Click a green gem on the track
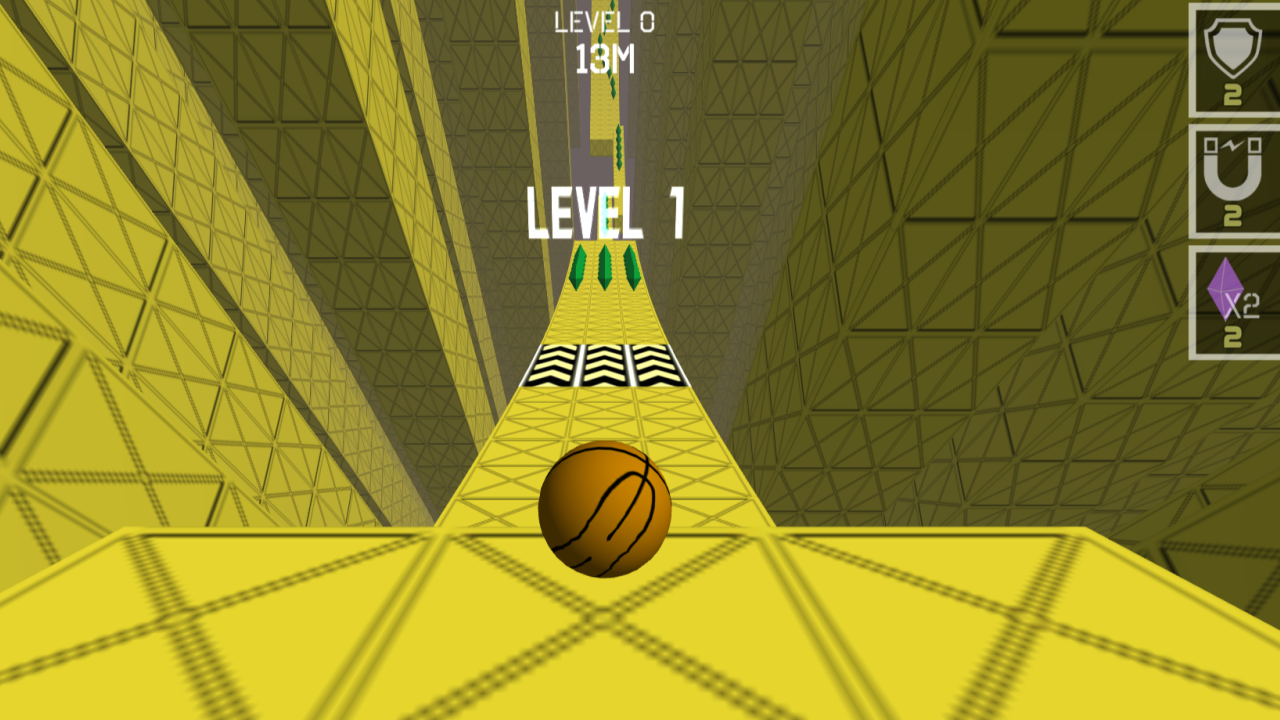This screenshot has height=720, width=1280. pos(605,268)
